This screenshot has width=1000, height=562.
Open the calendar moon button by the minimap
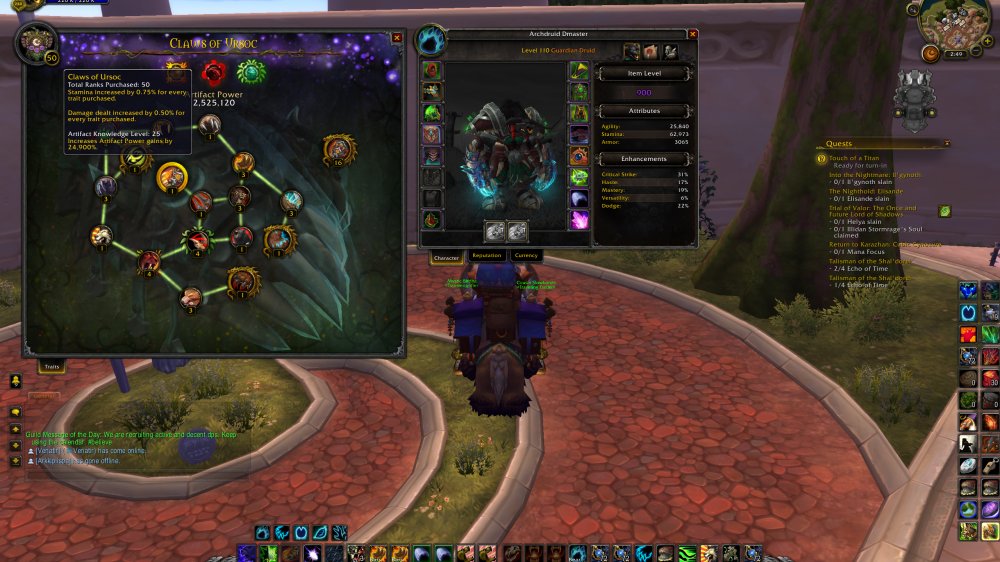click(x=930, y=52)
